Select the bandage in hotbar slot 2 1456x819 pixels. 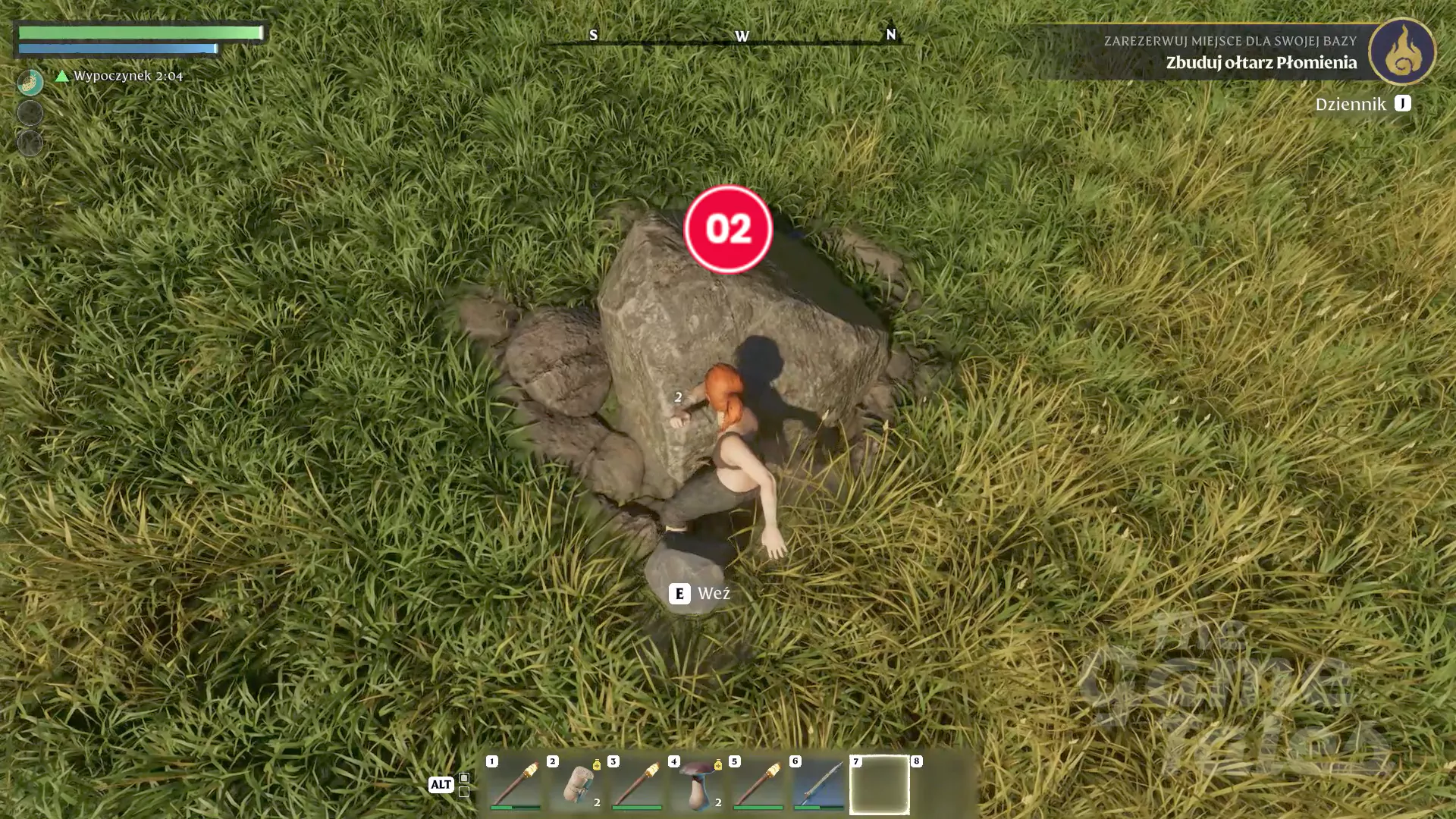576,783
